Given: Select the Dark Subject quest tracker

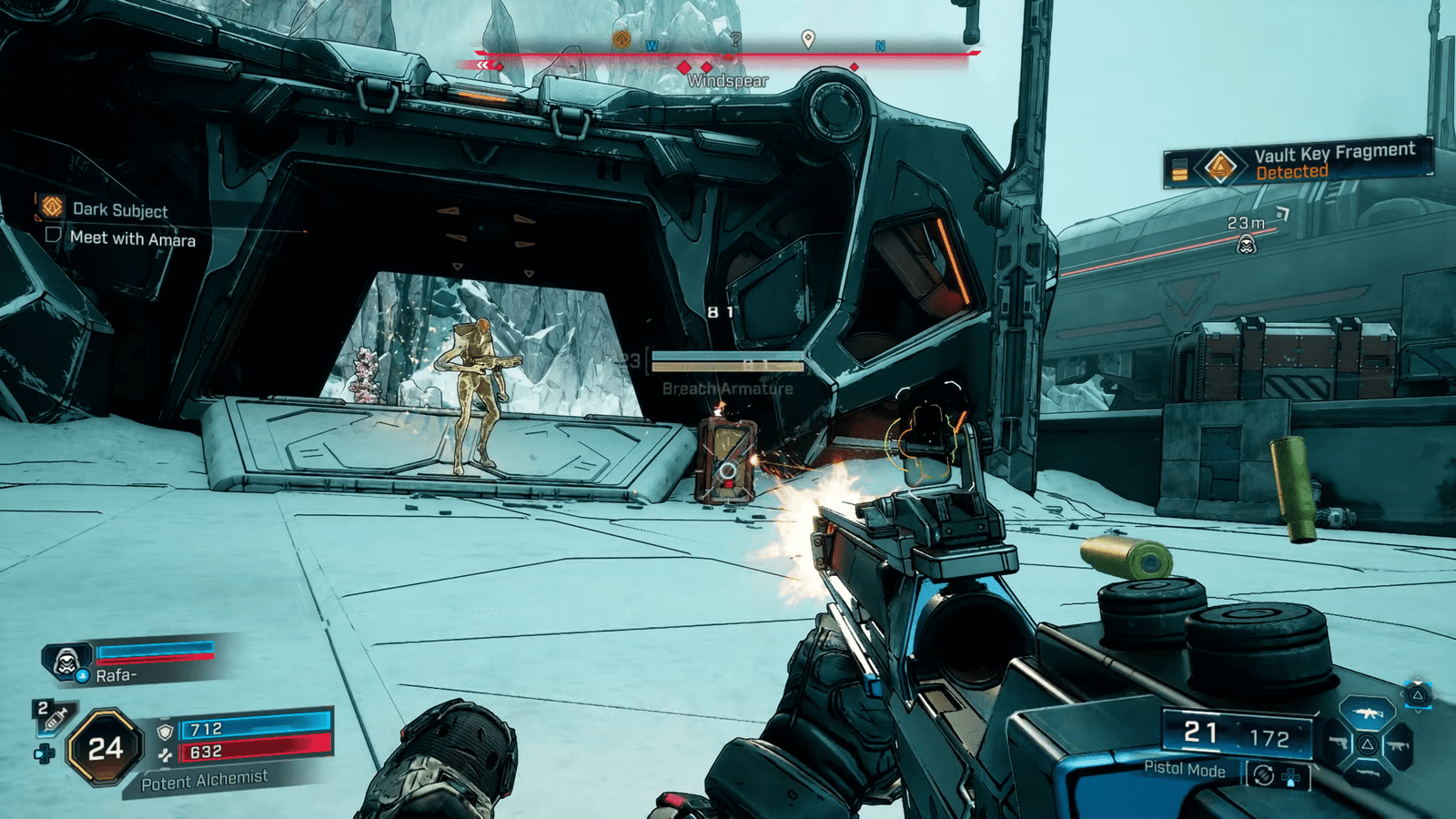Looking at the screenshot, I should click(119, 210).
